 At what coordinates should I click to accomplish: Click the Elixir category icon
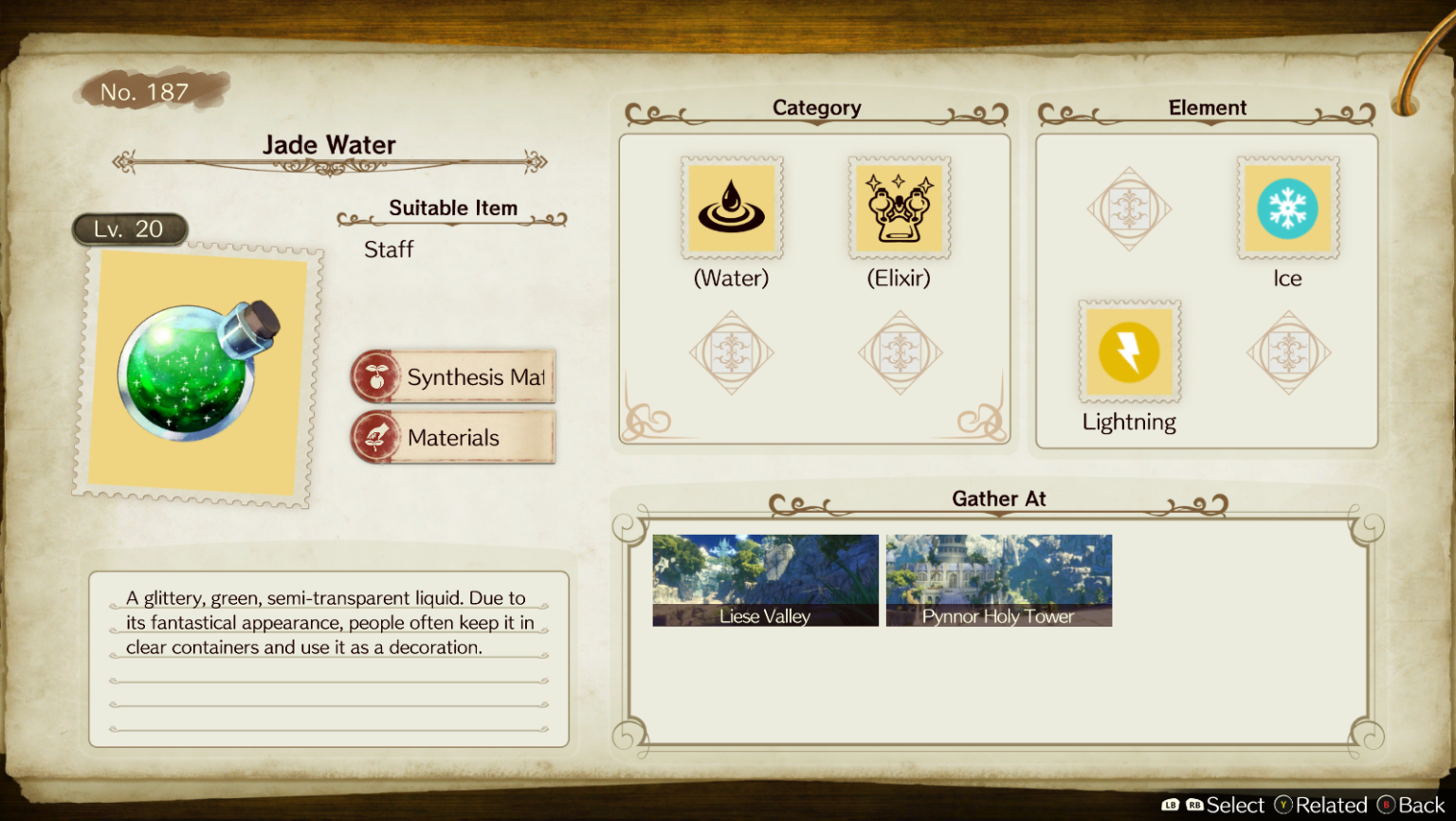pos(899,208)
